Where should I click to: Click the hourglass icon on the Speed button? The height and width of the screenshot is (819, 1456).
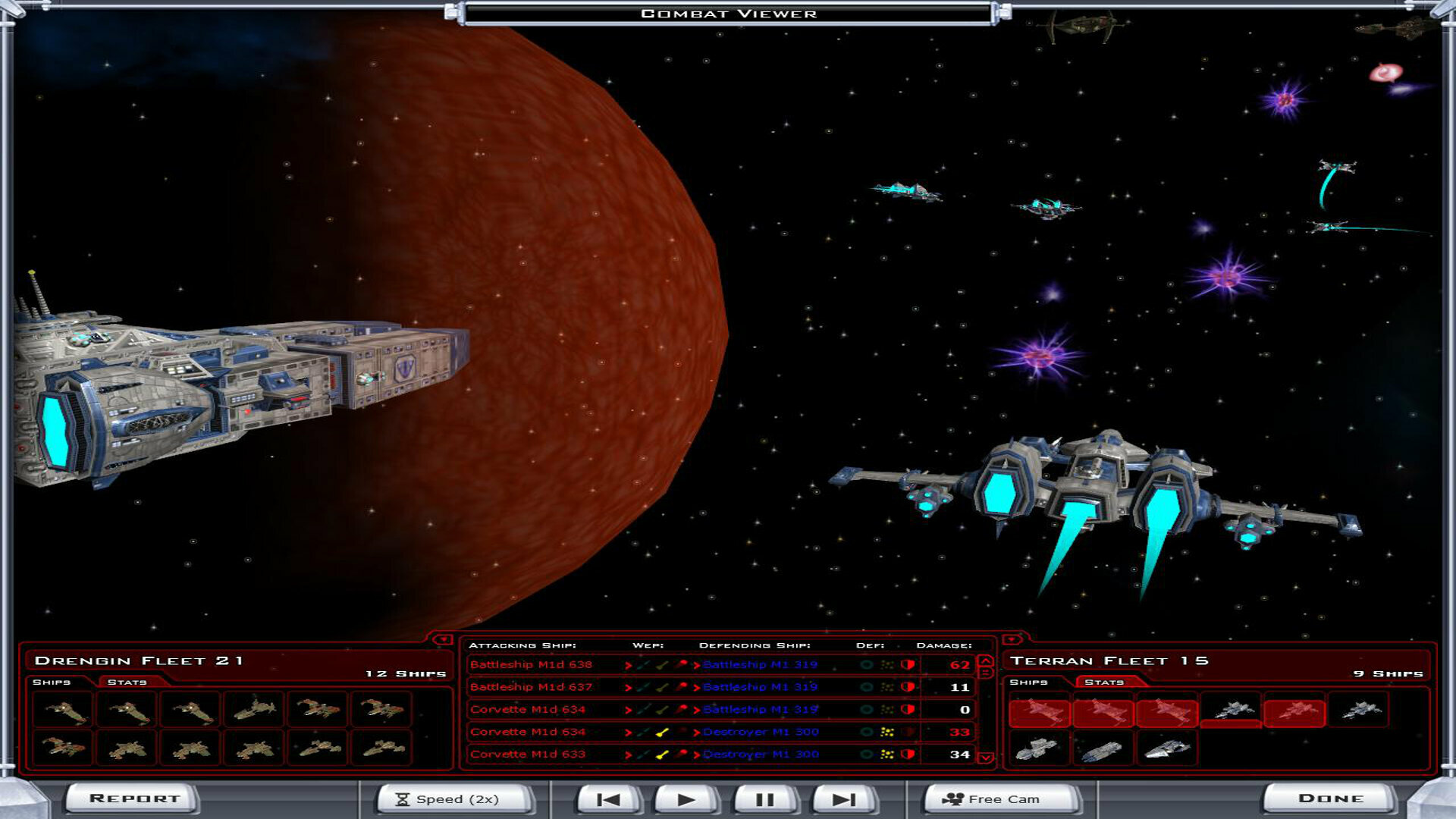(402, 799)
